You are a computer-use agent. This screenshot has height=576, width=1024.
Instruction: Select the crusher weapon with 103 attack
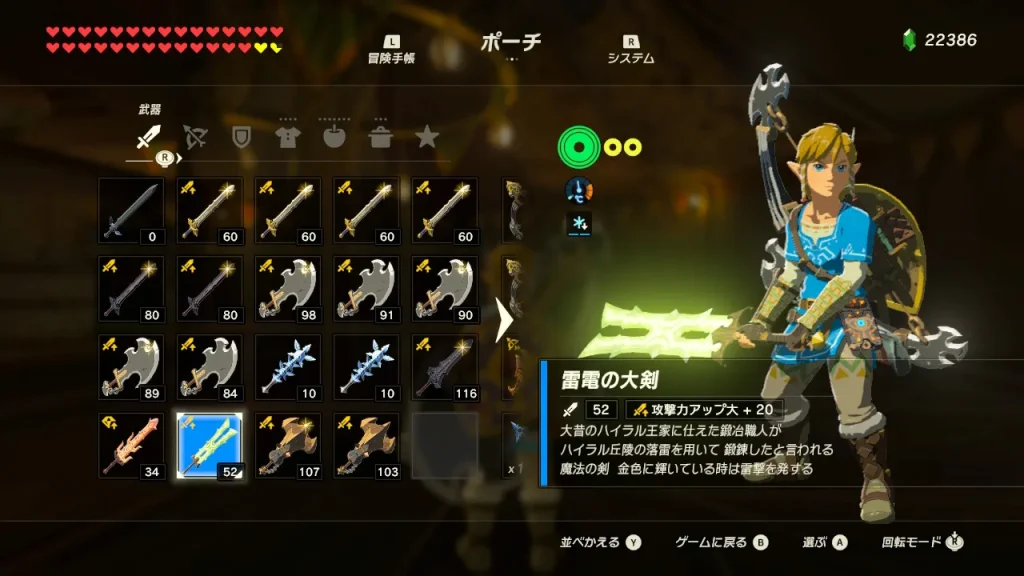coord(366,445)
